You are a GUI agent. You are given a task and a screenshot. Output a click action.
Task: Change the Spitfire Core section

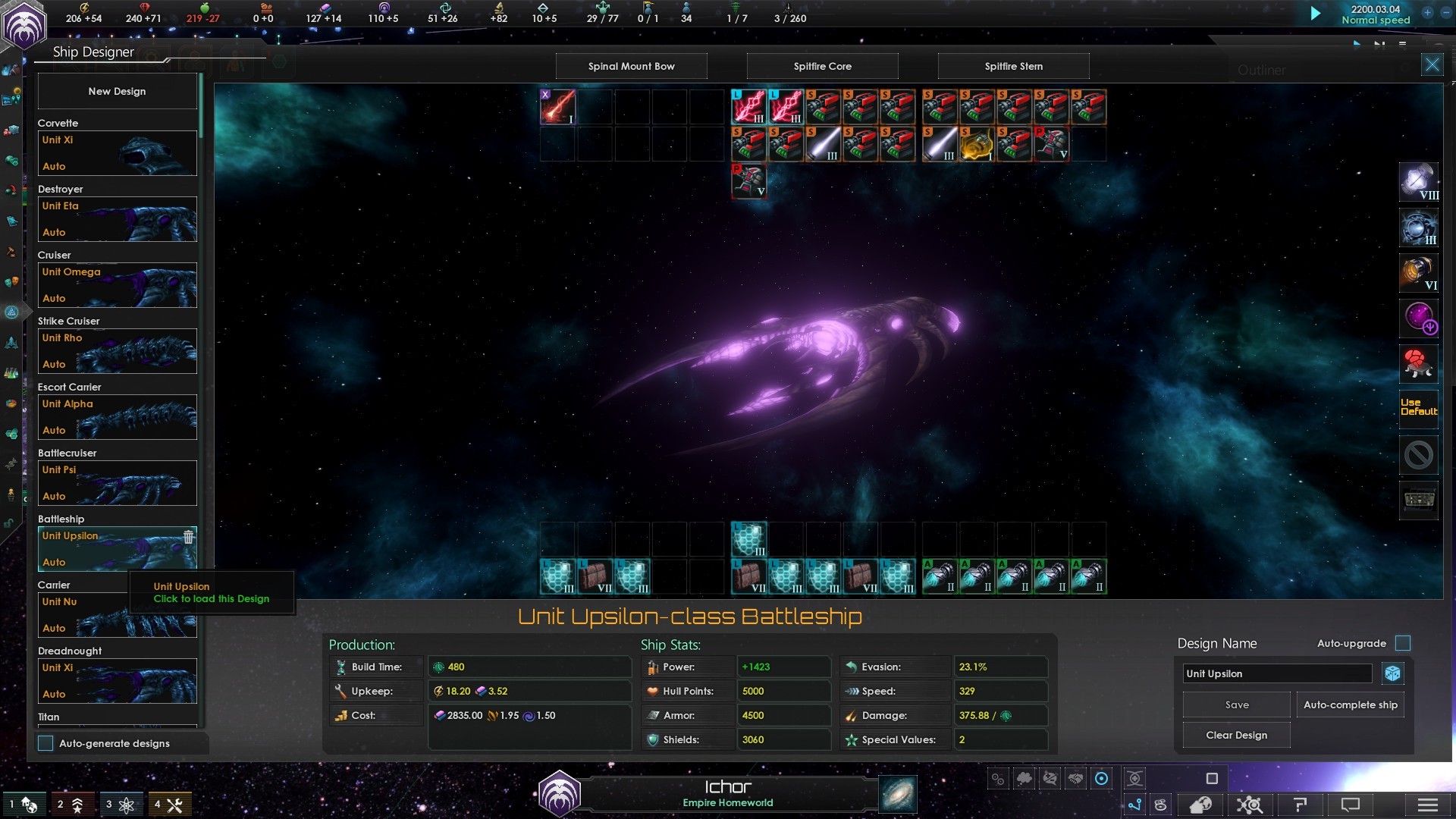pos(822,66)
